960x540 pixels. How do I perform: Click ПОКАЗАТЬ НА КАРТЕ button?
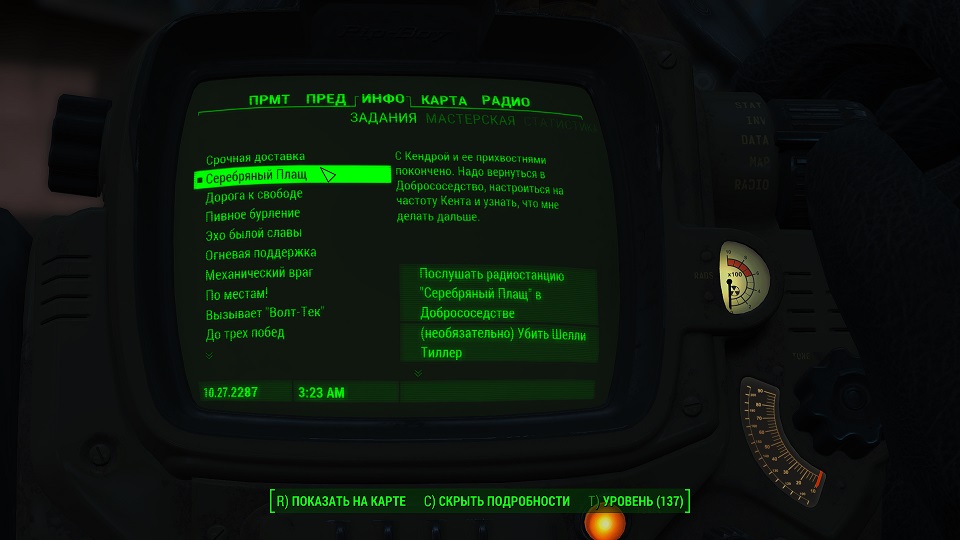339,501
